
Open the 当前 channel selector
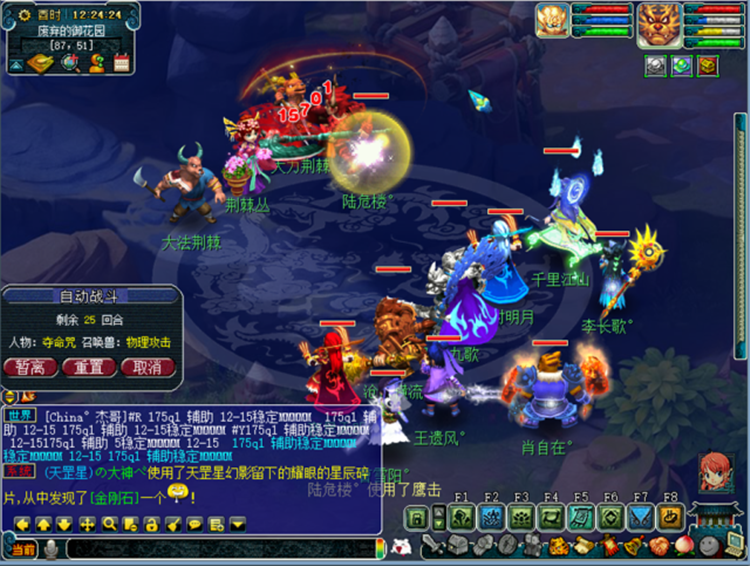click(x=23, y=550)
